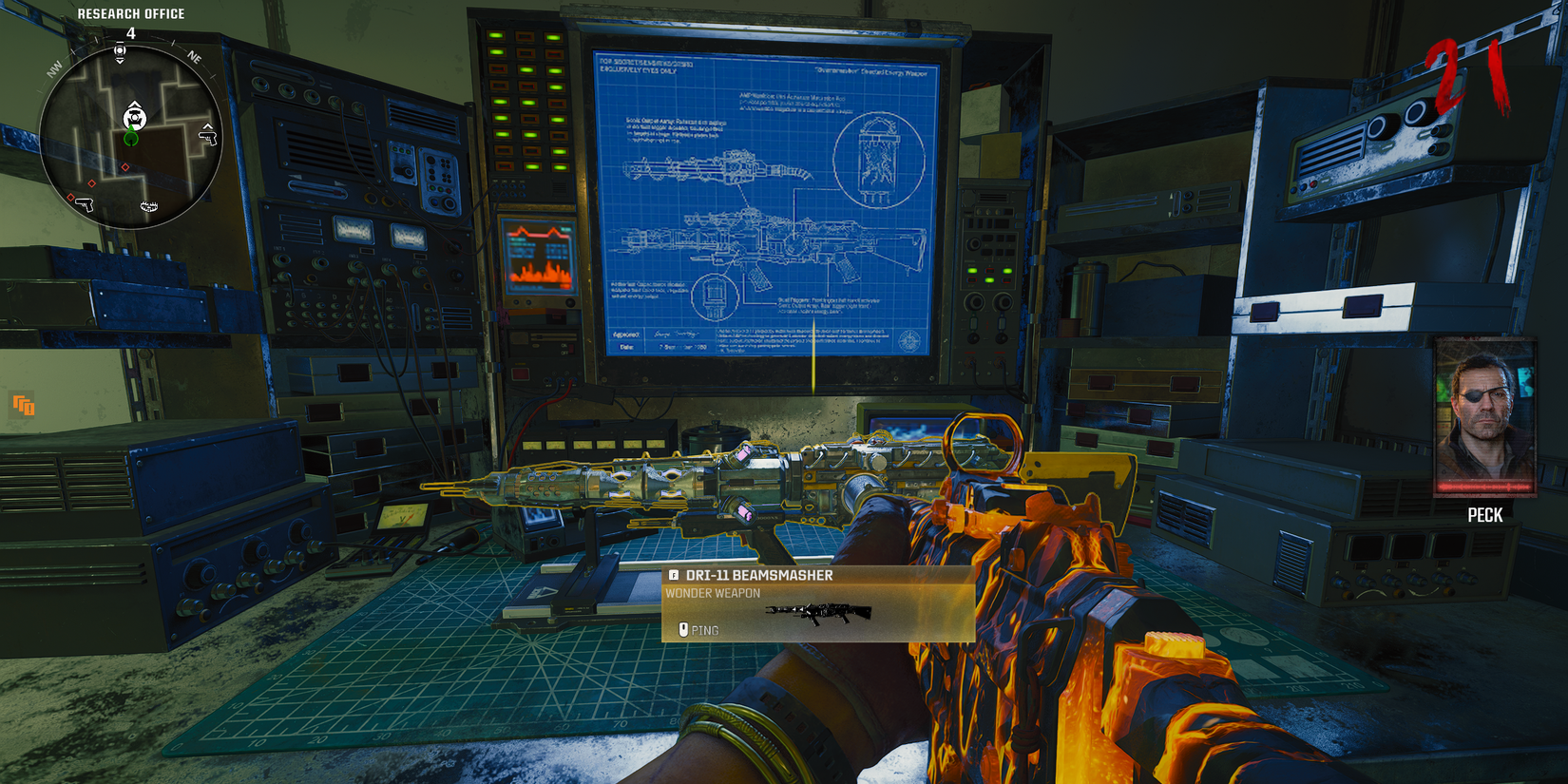This screenshot has height=784, width=1568.
Task: Click the pistol icon near NE on the minimap
Action: [207, 137]
